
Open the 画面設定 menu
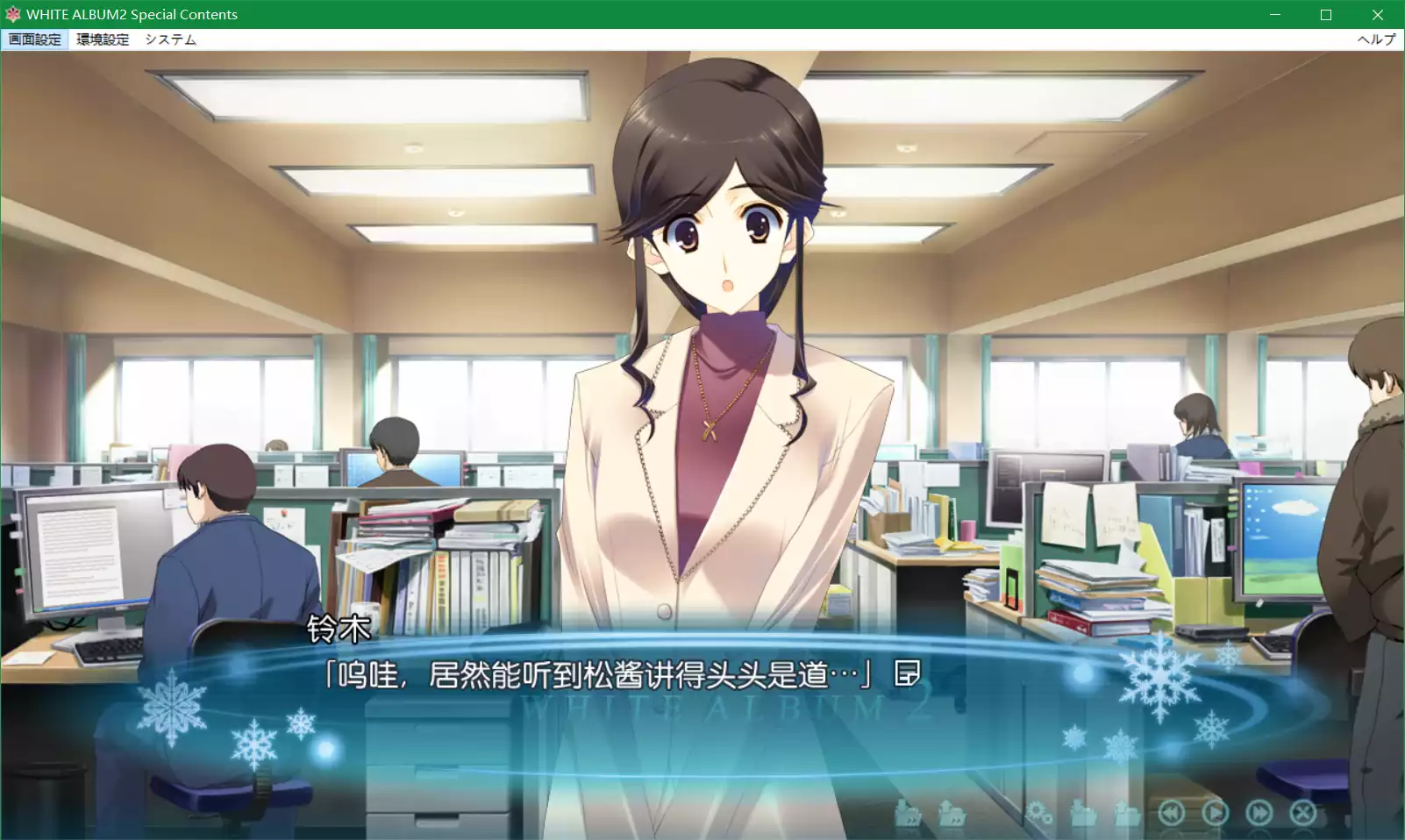click(x=35, y=39)
